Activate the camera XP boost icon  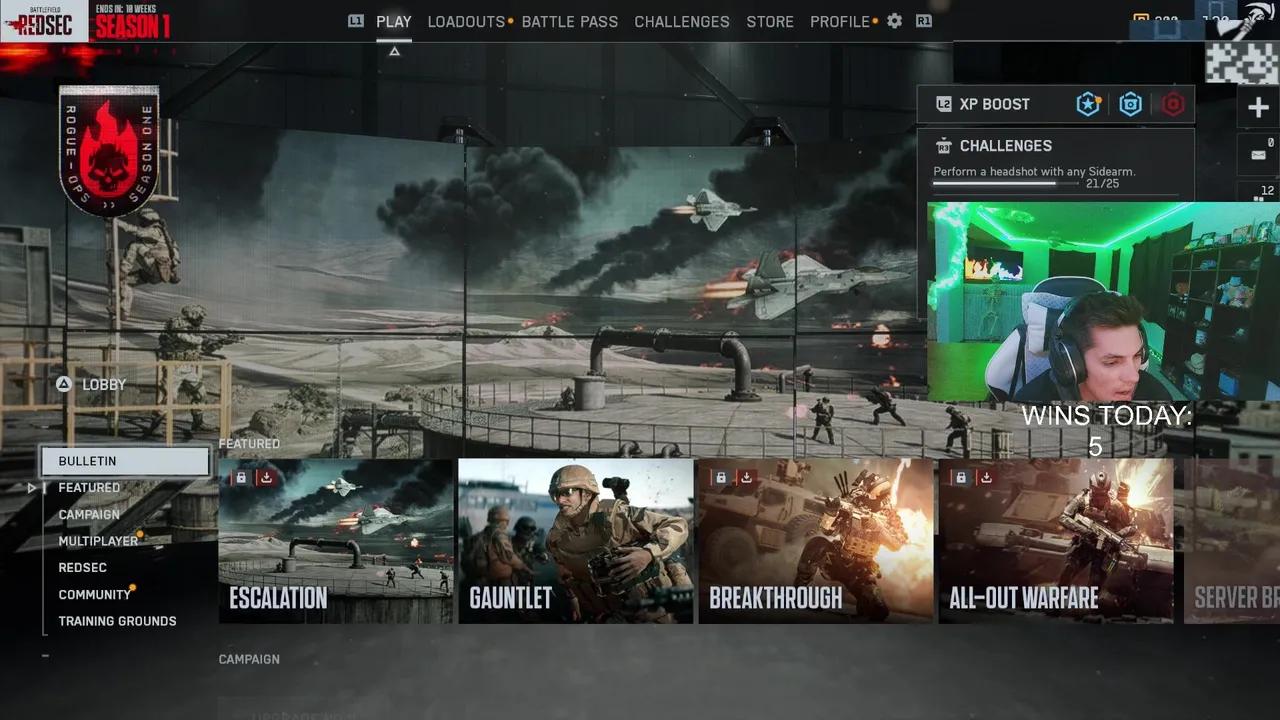[1130, 104]
